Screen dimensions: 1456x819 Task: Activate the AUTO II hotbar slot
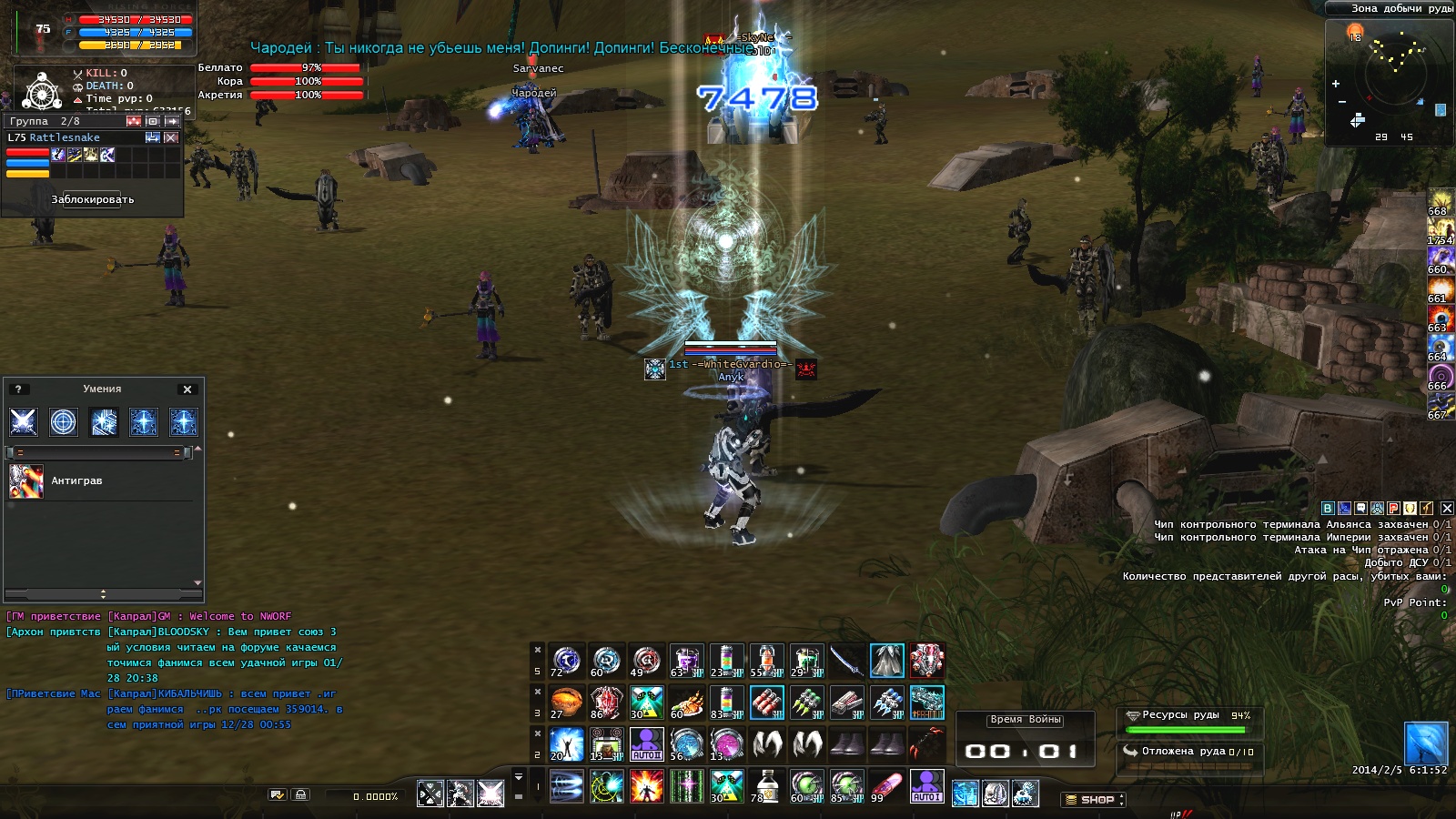(x=646, y=744)
